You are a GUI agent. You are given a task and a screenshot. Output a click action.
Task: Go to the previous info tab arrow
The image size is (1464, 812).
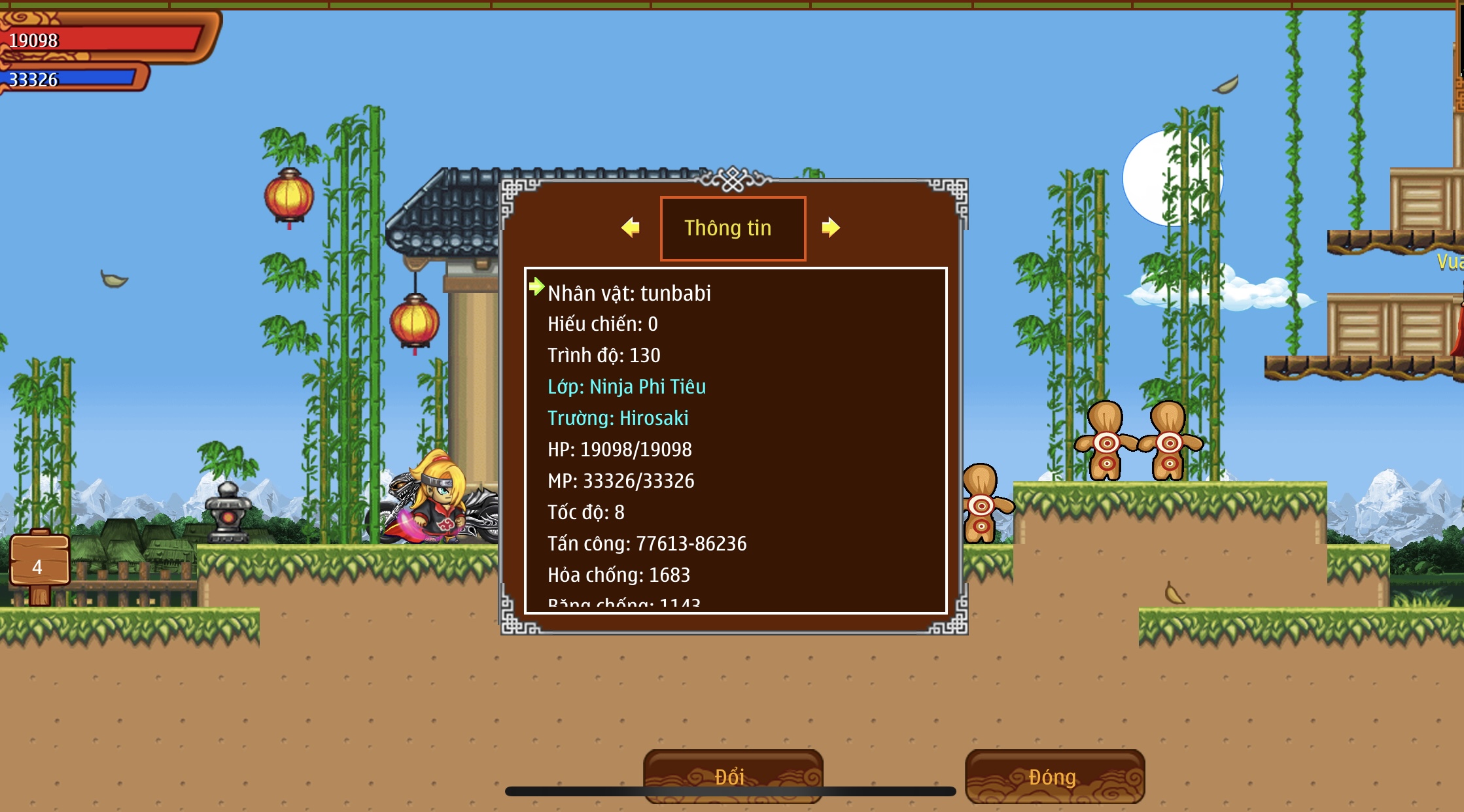coord(631,228)
